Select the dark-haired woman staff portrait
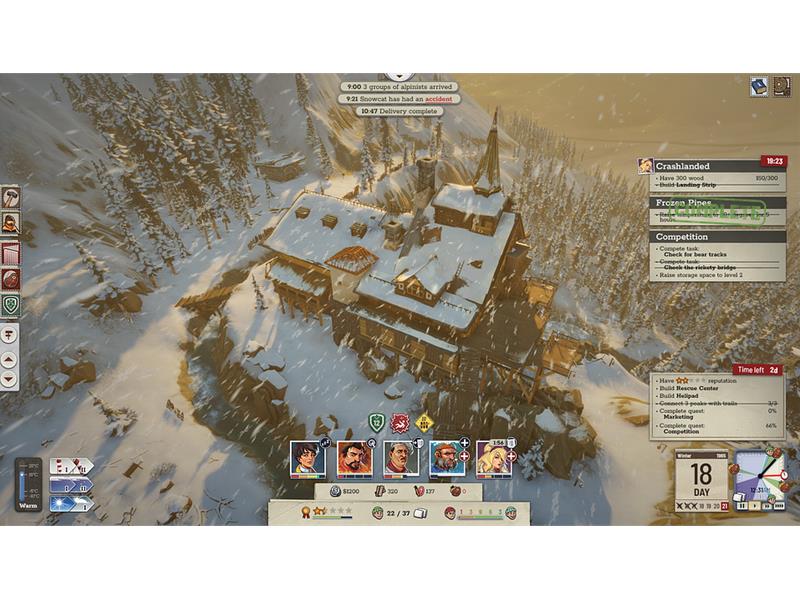 [x=307, y=458]
